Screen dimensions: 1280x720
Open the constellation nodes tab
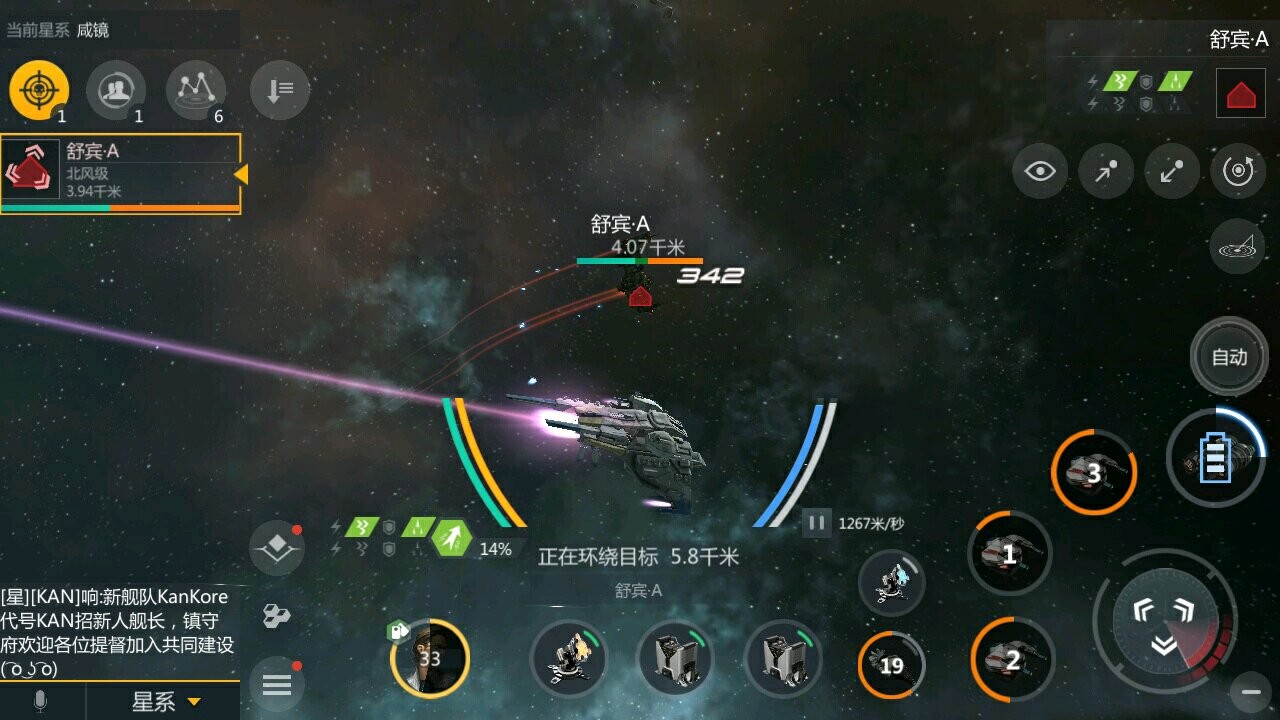point(195,90)
